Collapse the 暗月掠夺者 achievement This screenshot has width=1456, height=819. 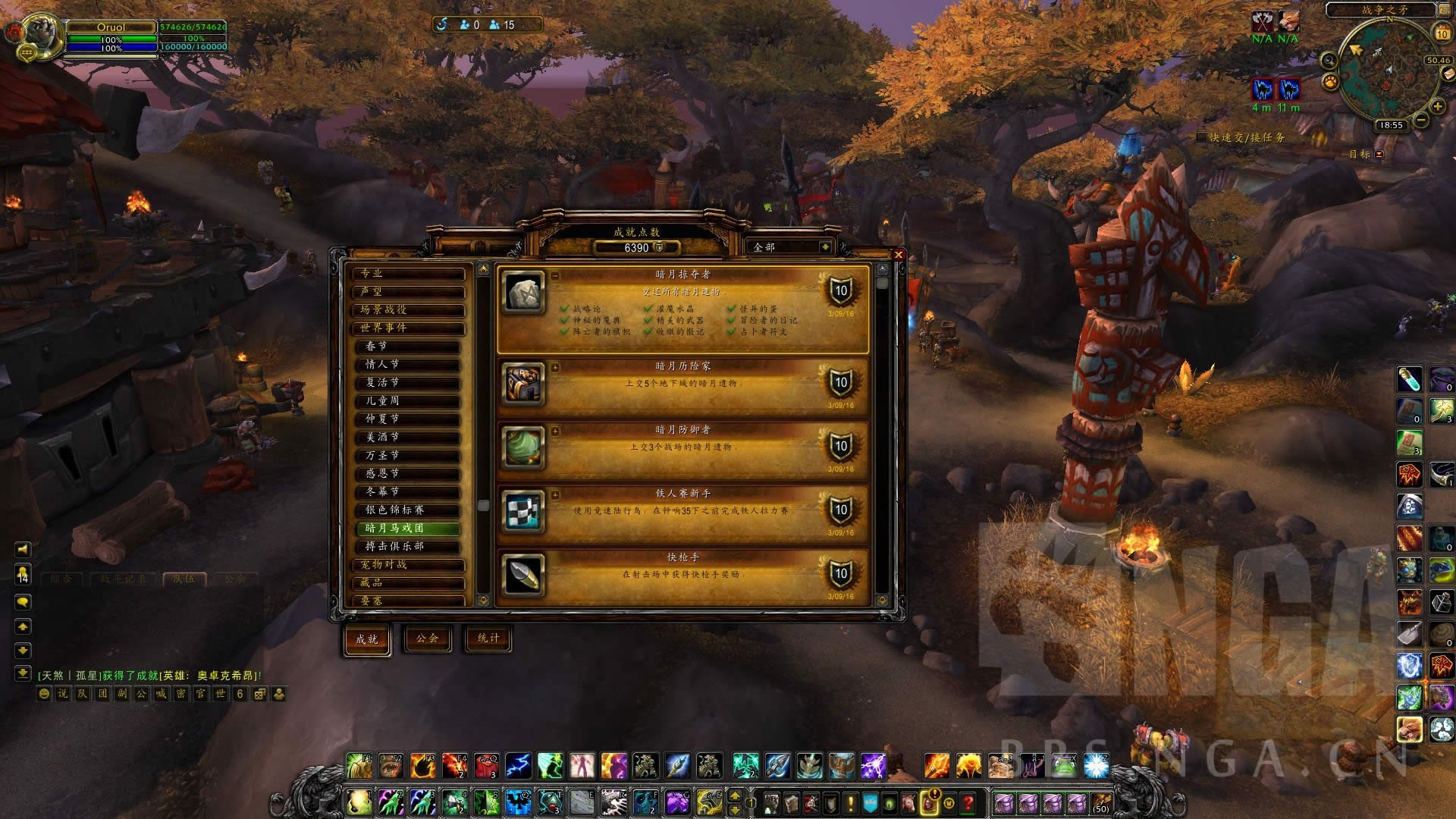tap(555, 275)
